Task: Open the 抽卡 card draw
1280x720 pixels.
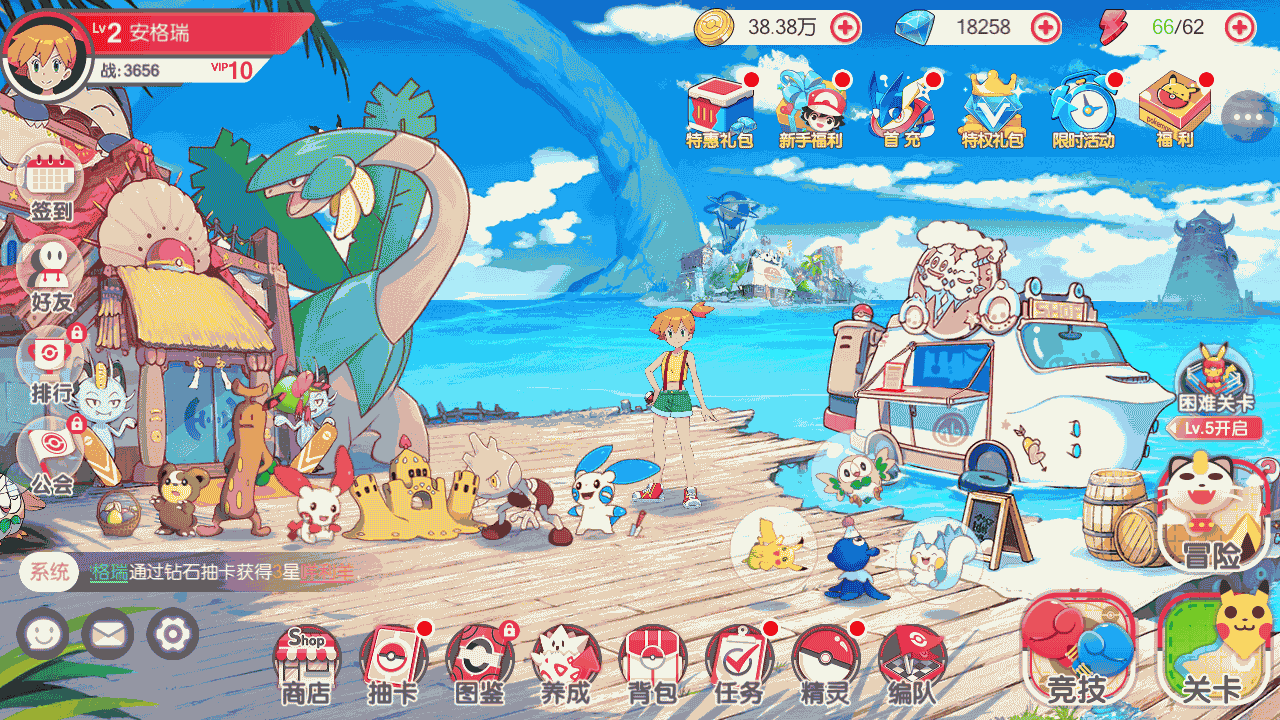Action: 393,663
